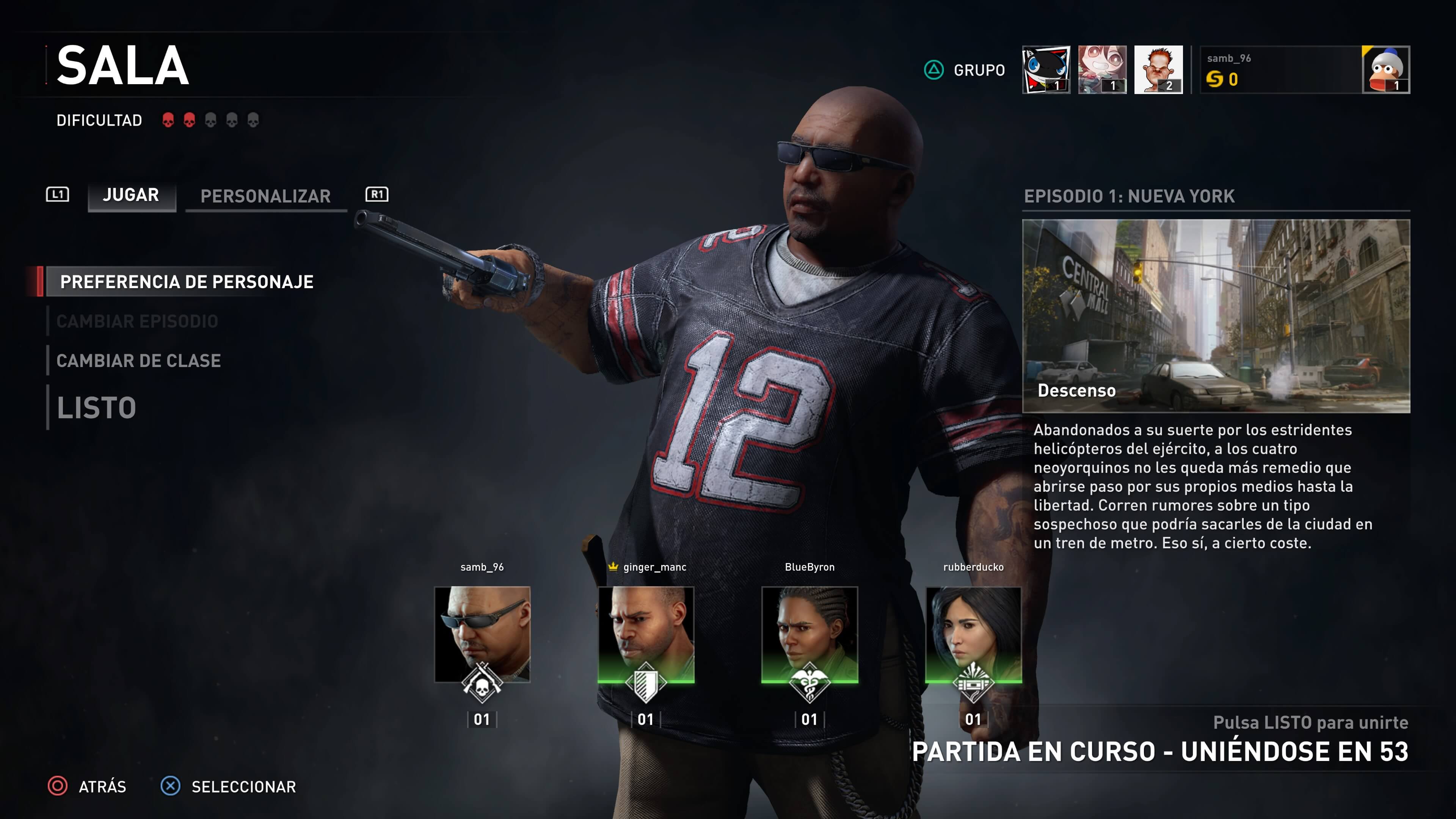Switch to the JUGAR tab
Viewport: 1456px width, 819px height.
click(131, 196)
